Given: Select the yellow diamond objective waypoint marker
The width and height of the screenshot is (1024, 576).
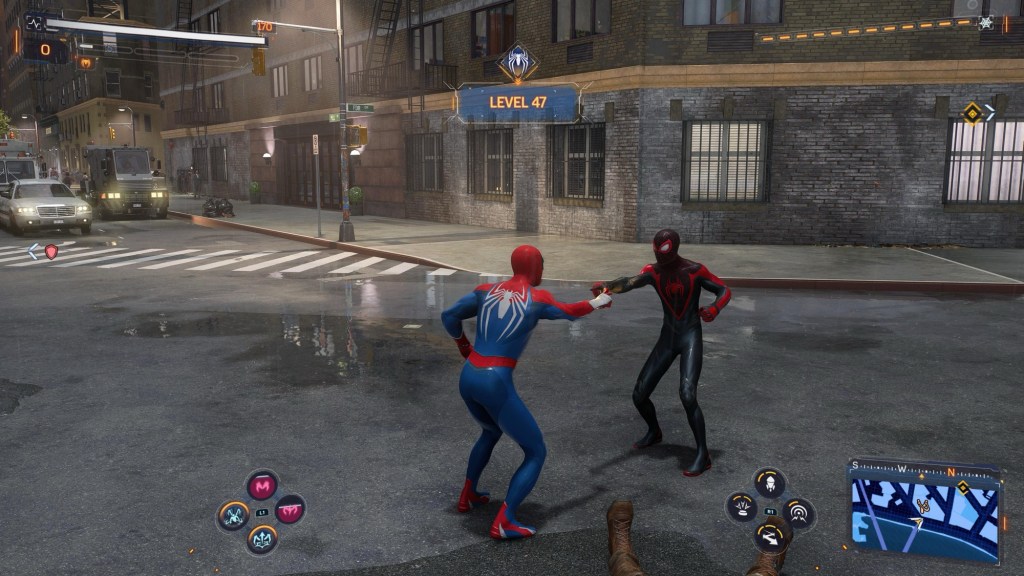Looking at the screenshot, I should tap(971, 112).
